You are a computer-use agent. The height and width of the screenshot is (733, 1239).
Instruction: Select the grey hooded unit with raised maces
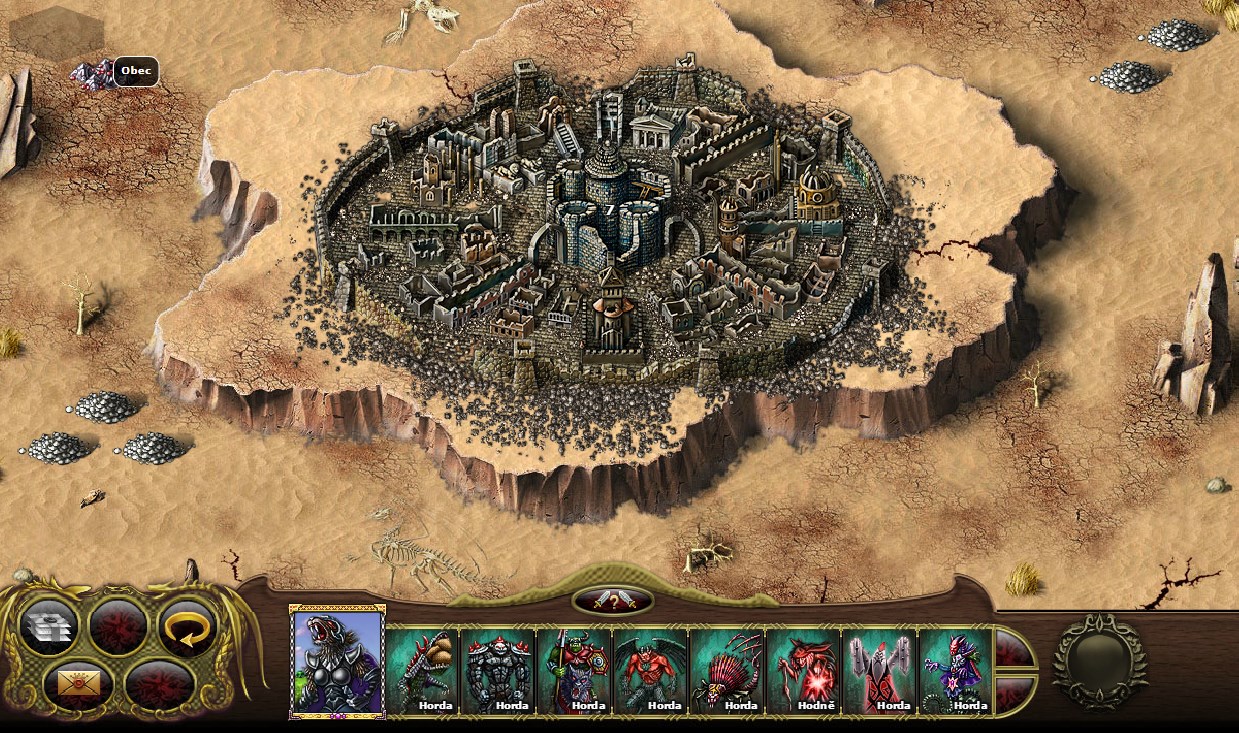(880, 670)
